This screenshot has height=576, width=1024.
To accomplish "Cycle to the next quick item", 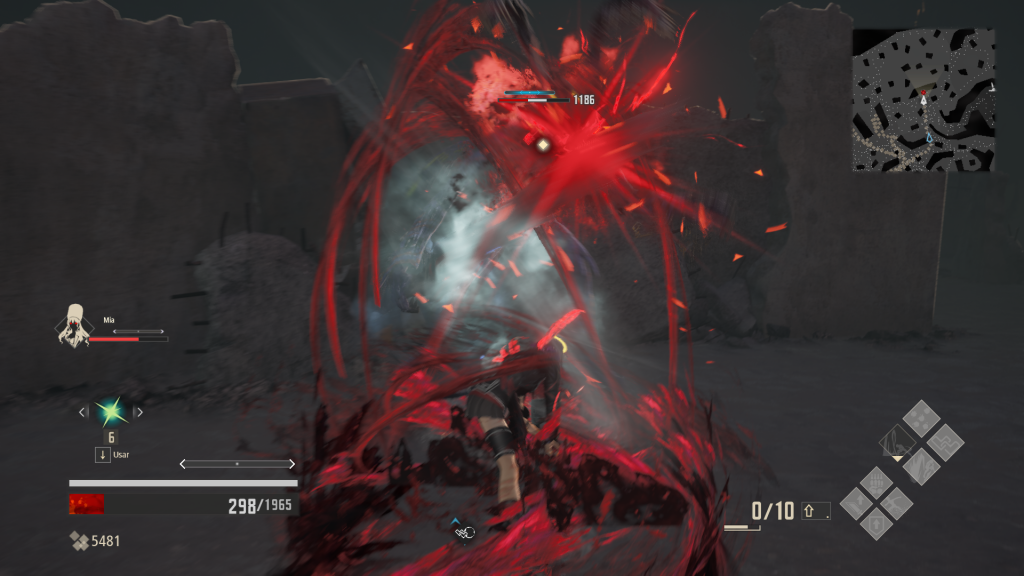I will (139, 411).
